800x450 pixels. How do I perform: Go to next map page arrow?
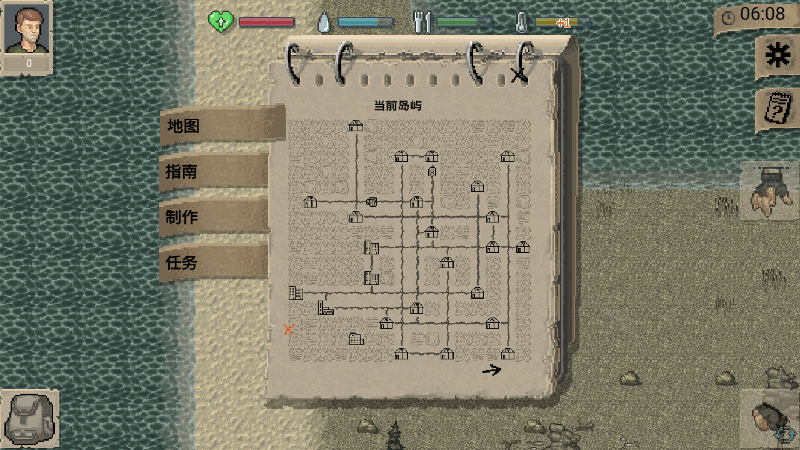(x=492, y=370)
